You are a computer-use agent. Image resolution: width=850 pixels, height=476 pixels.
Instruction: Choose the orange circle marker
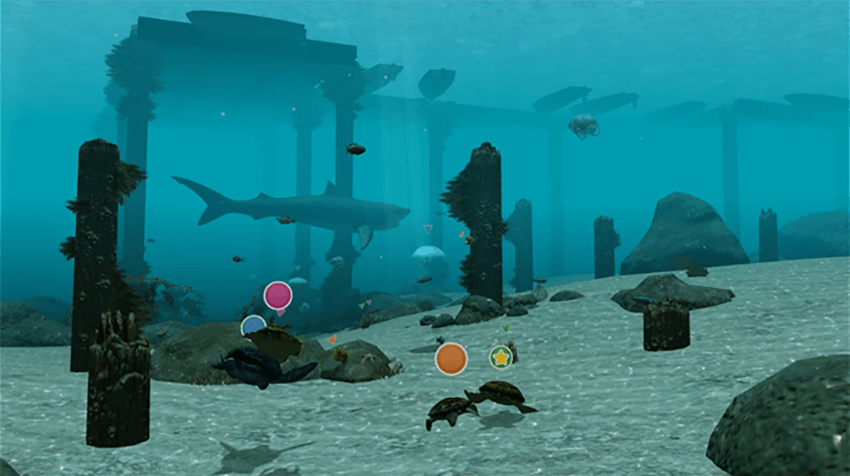coord(451,358)
